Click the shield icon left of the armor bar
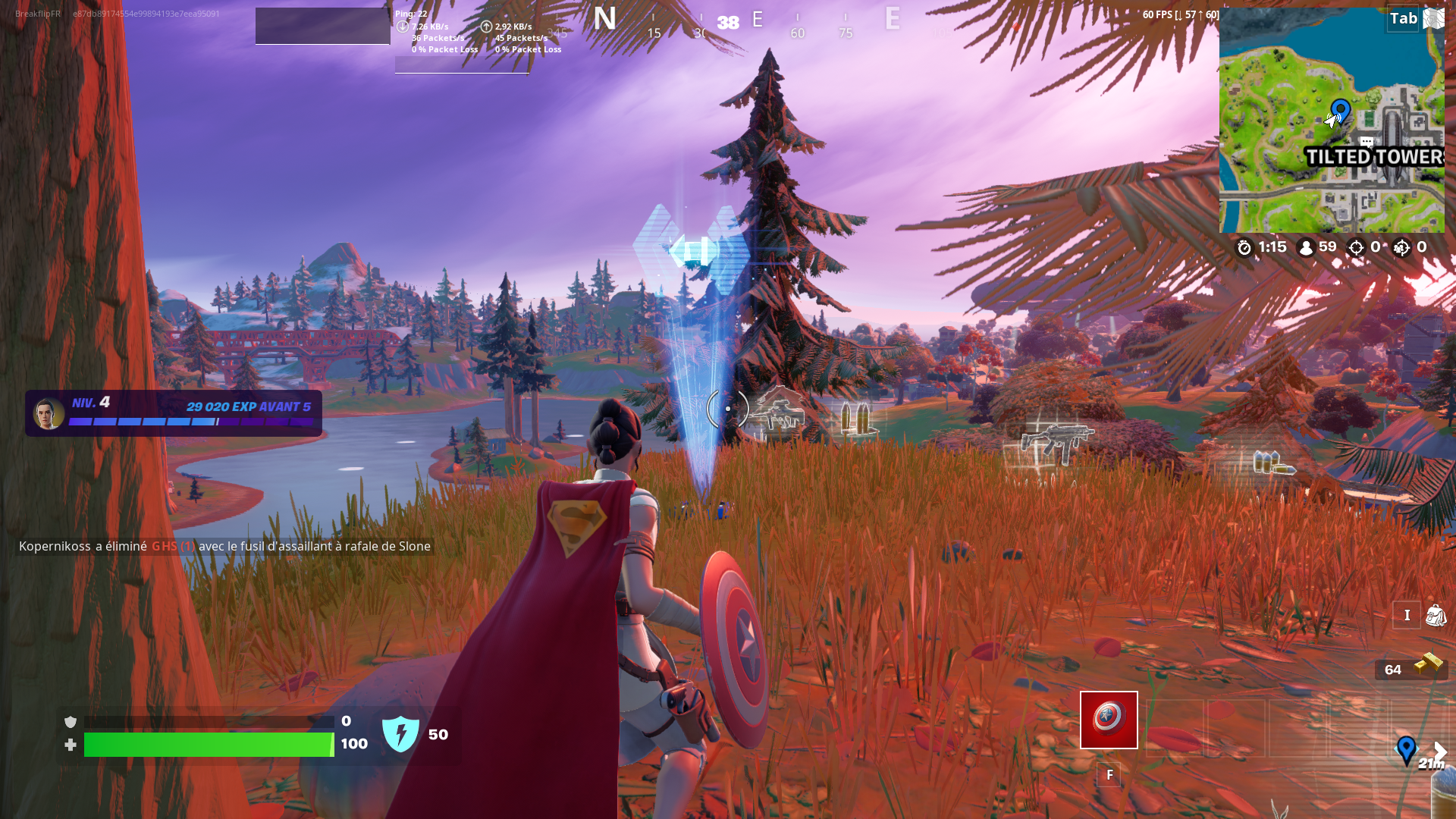The height and width of the screenshot is (819, 1456). pyautogui.click(x=71, y=721)
